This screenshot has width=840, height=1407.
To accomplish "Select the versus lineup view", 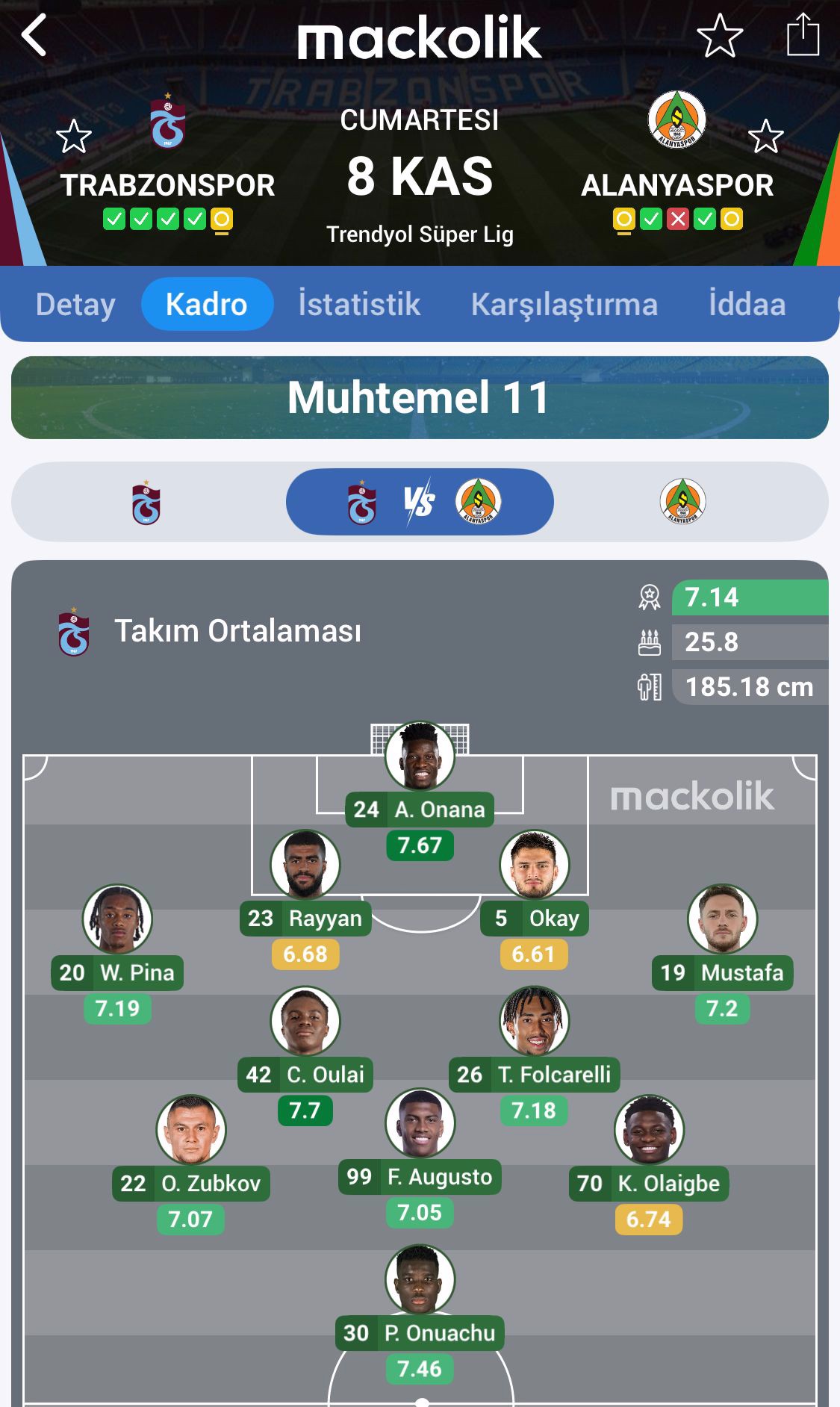I will [x=420, y=502].
